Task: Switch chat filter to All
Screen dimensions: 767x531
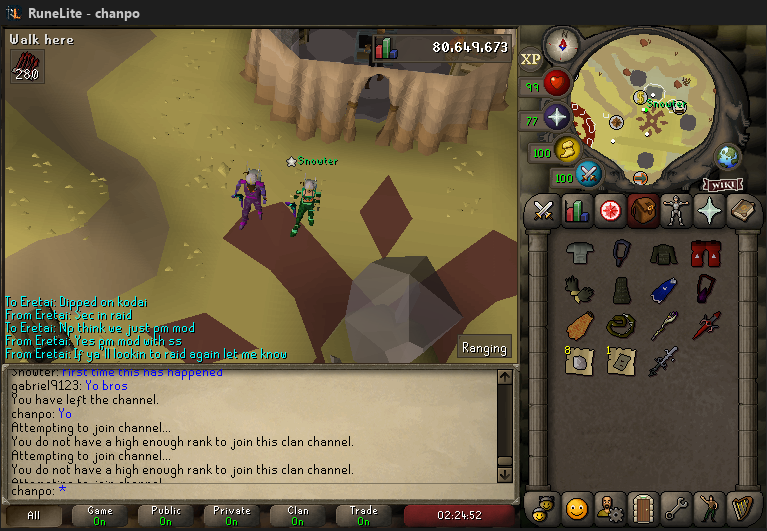Action: 34,516
